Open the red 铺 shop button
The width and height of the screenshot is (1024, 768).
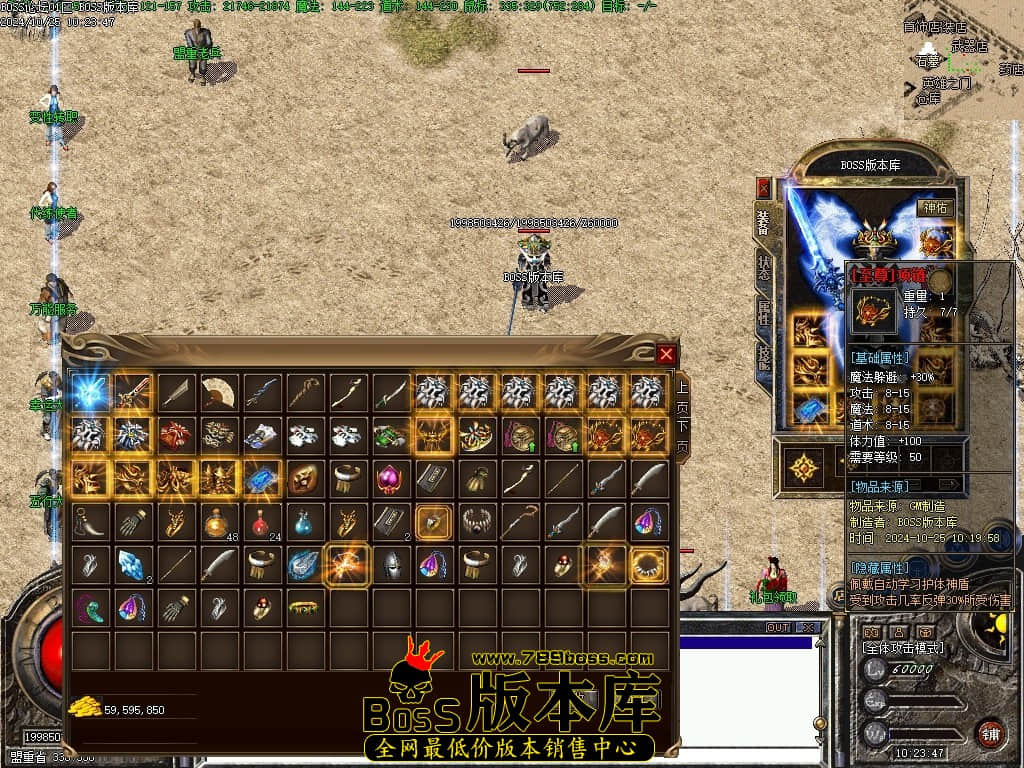click(989, 733)
